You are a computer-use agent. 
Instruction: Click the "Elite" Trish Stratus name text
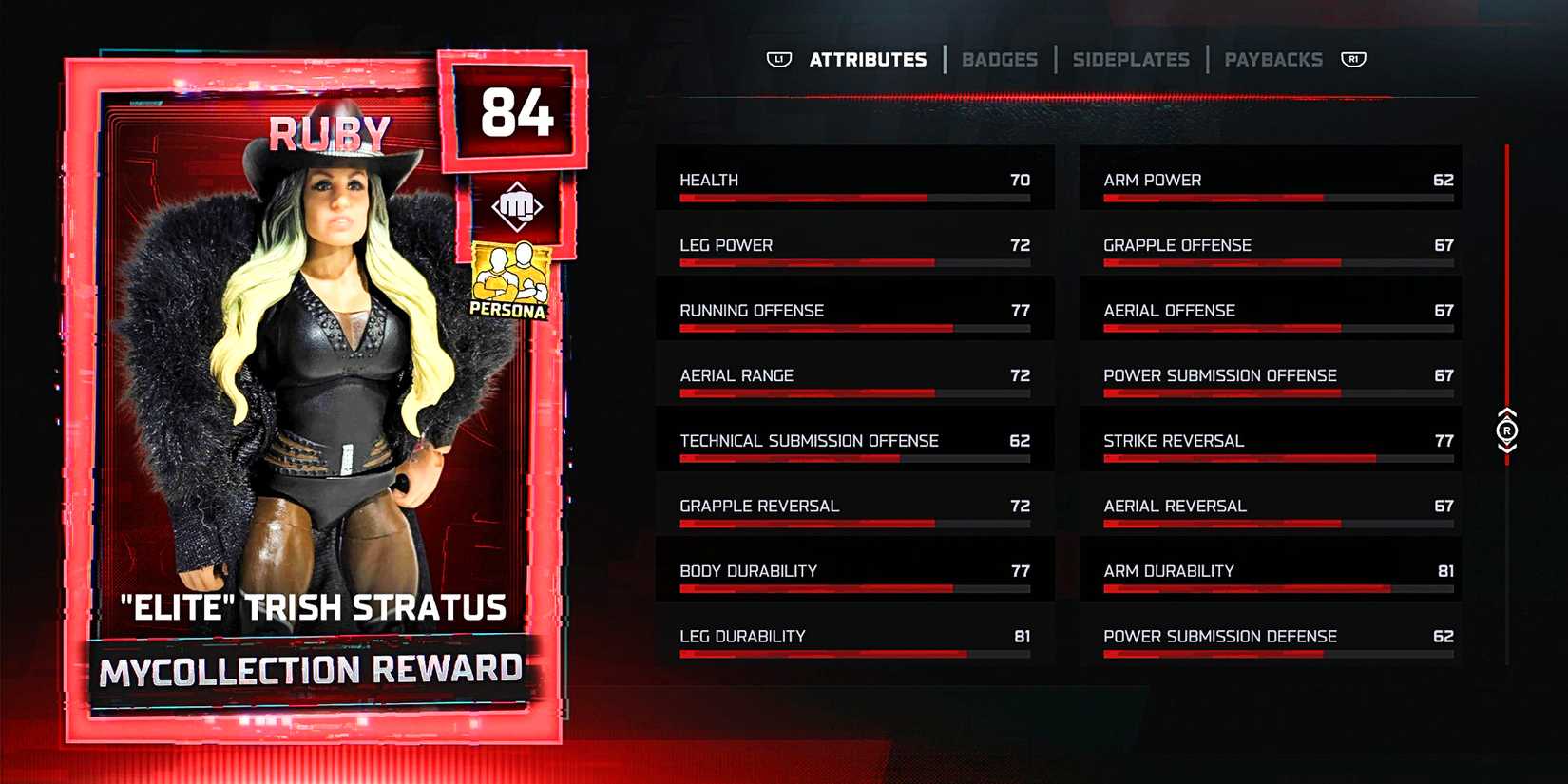[x=314, y=608]
